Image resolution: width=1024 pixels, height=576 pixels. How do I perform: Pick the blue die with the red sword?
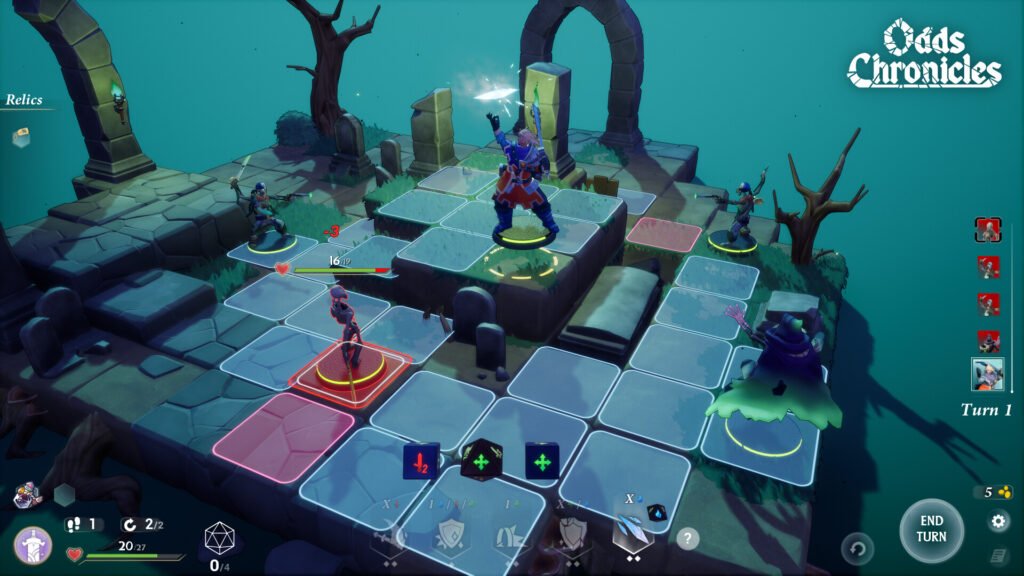421,461
